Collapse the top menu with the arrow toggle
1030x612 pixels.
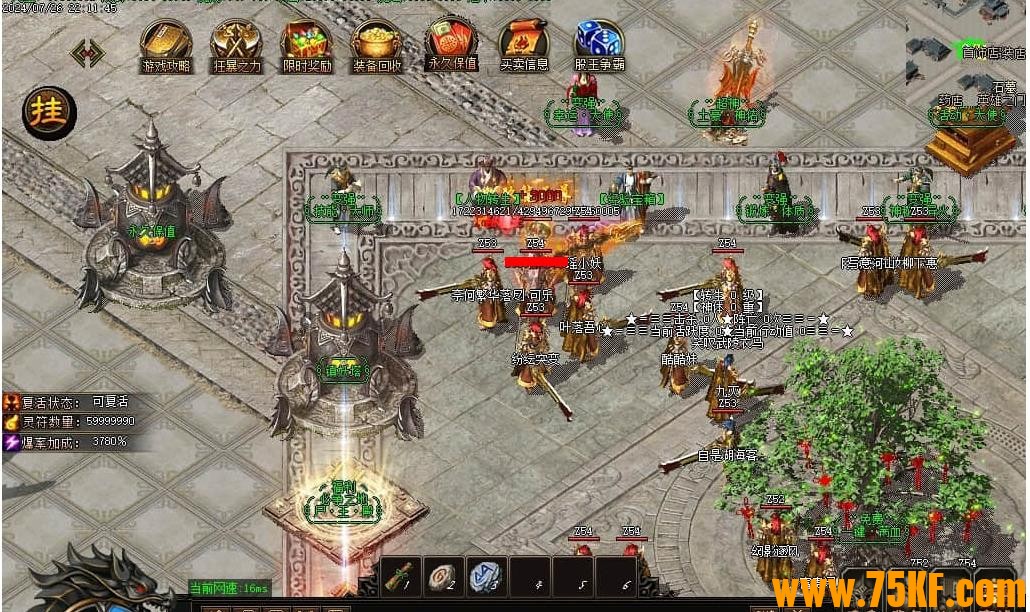coord(87,53)
